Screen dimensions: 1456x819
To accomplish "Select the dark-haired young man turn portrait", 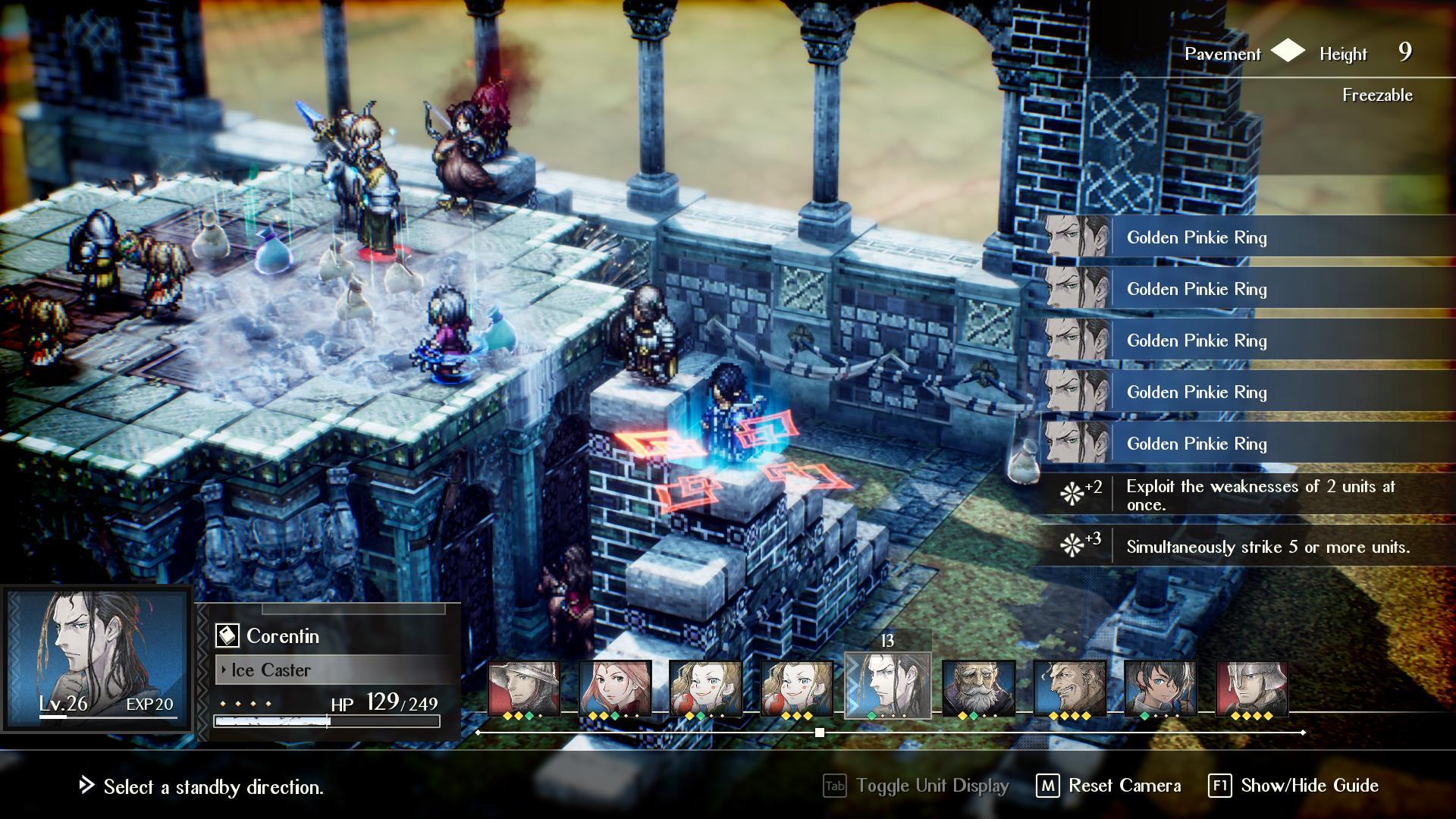I will tap(1160, 688).
